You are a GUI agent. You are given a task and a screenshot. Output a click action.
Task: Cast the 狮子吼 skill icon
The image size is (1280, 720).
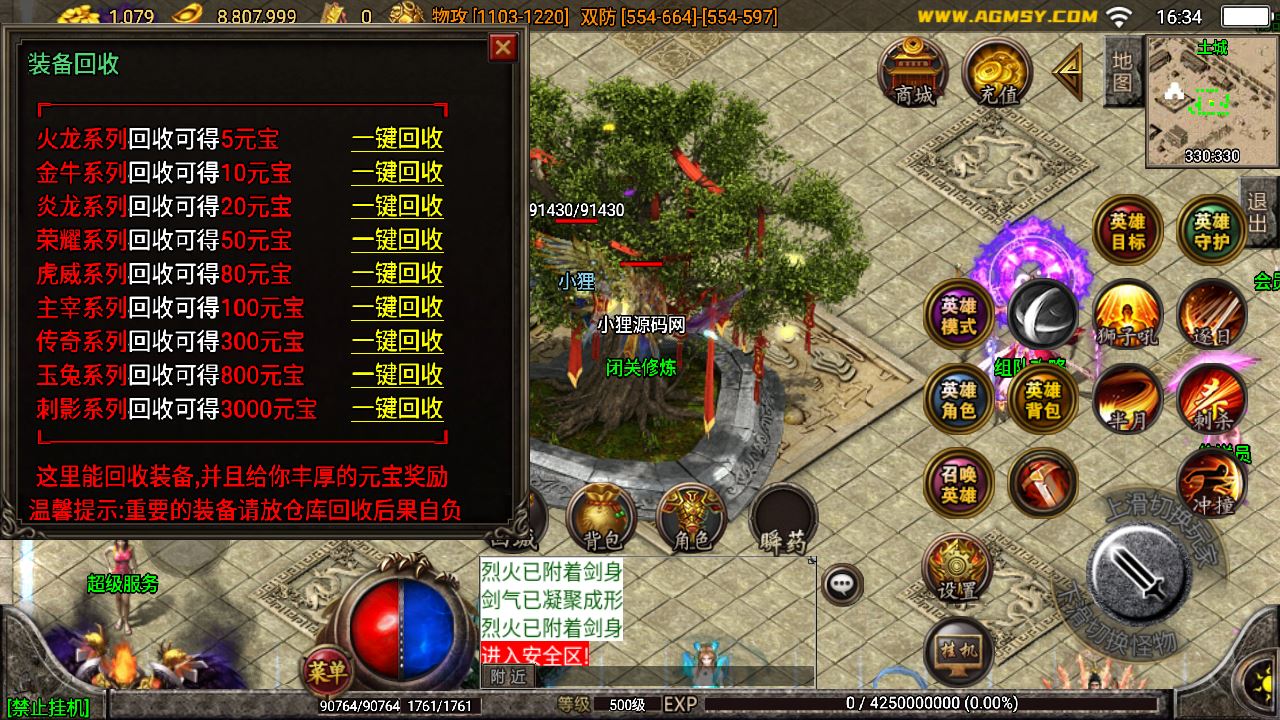(x=1128, y=315)
